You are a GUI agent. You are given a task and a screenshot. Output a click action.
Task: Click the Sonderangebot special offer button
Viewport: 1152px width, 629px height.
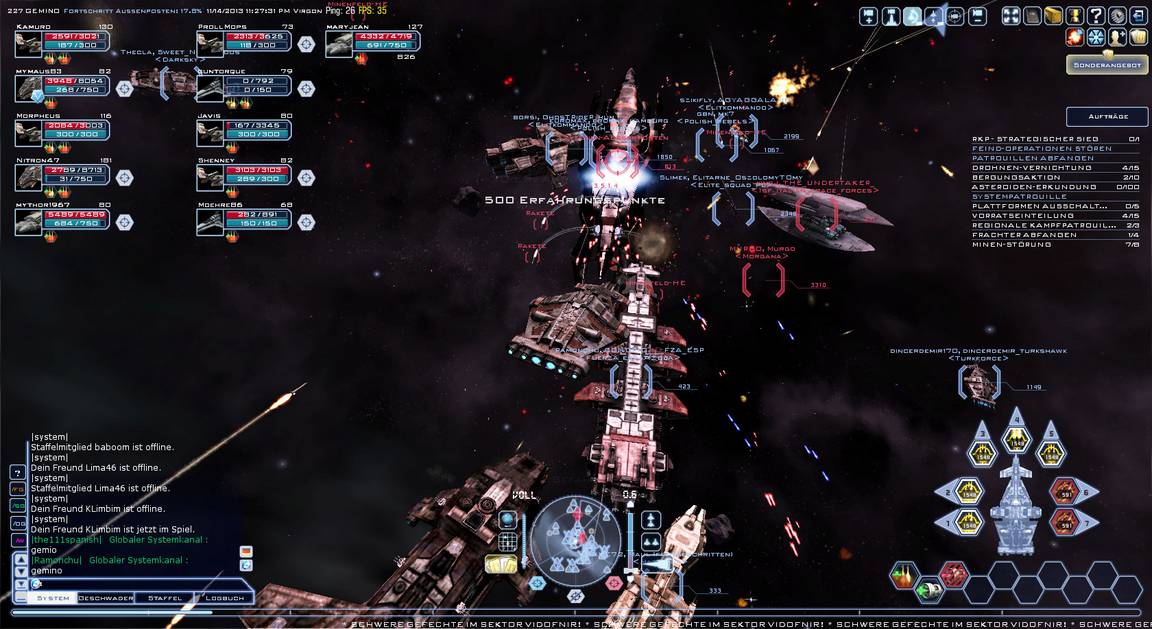[1106, 65]
